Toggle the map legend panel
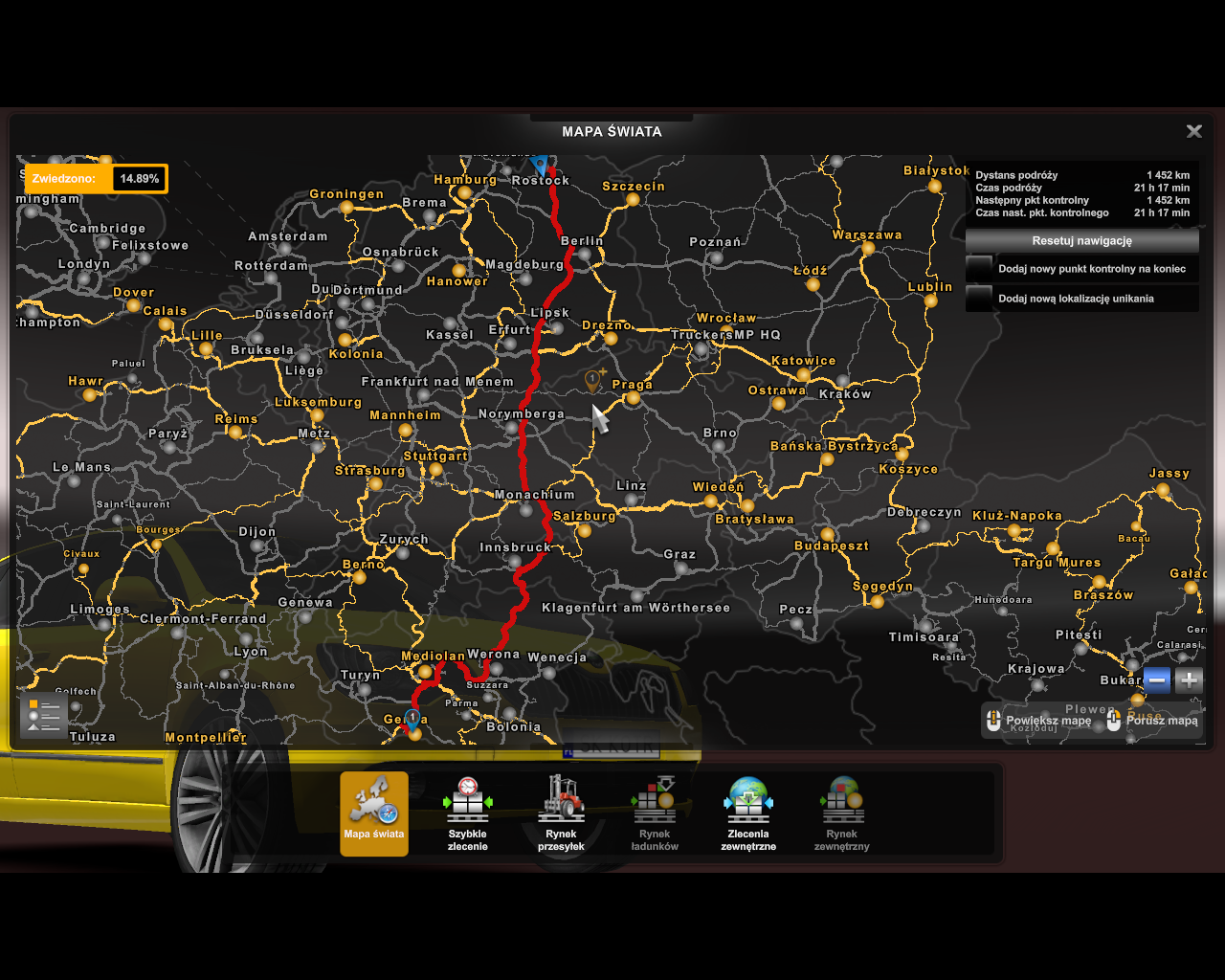1225x980 pixels. click(42, 714)
